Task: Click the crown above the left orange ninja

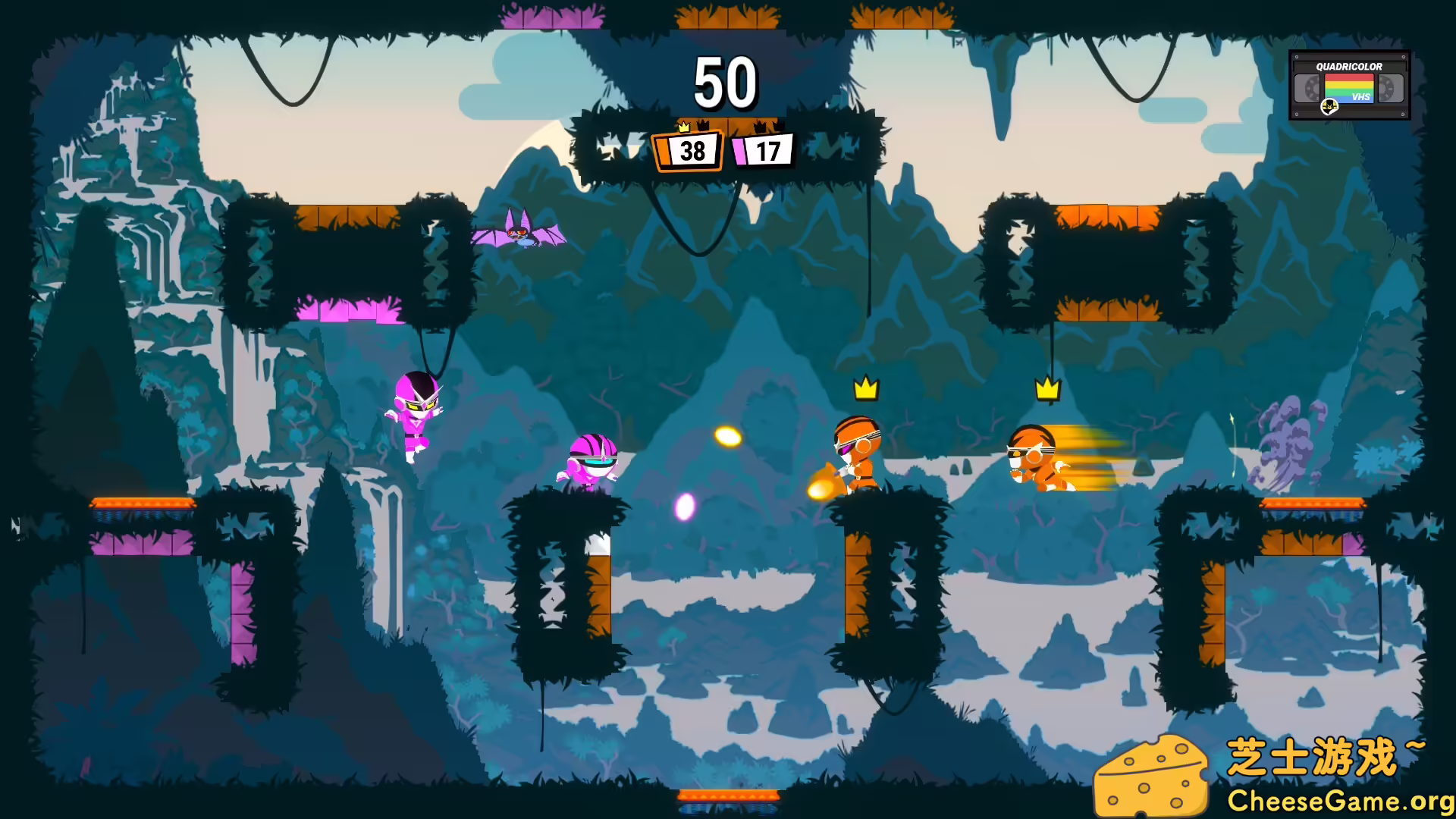Action: [x=864, y=389]
